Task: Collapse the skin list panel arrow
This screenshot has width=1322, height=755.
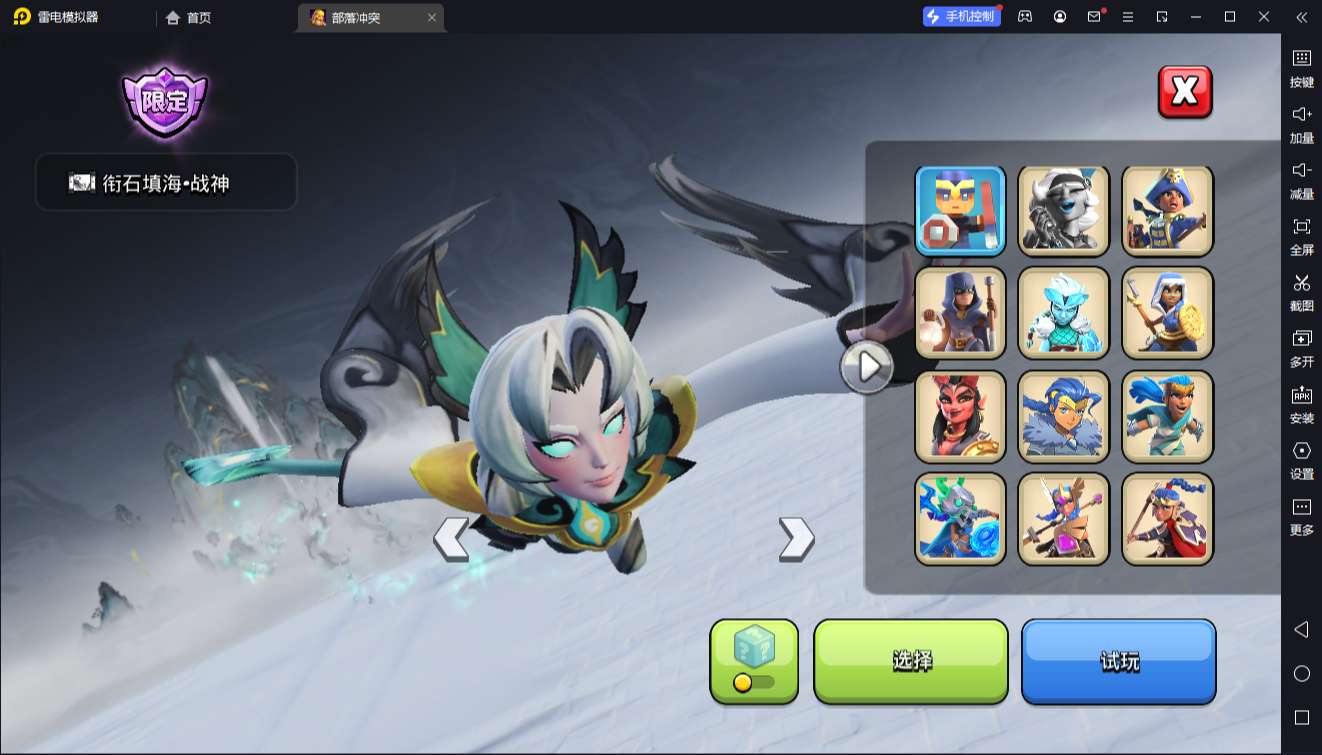Action: pyautogui.click(x=867, y=367)
